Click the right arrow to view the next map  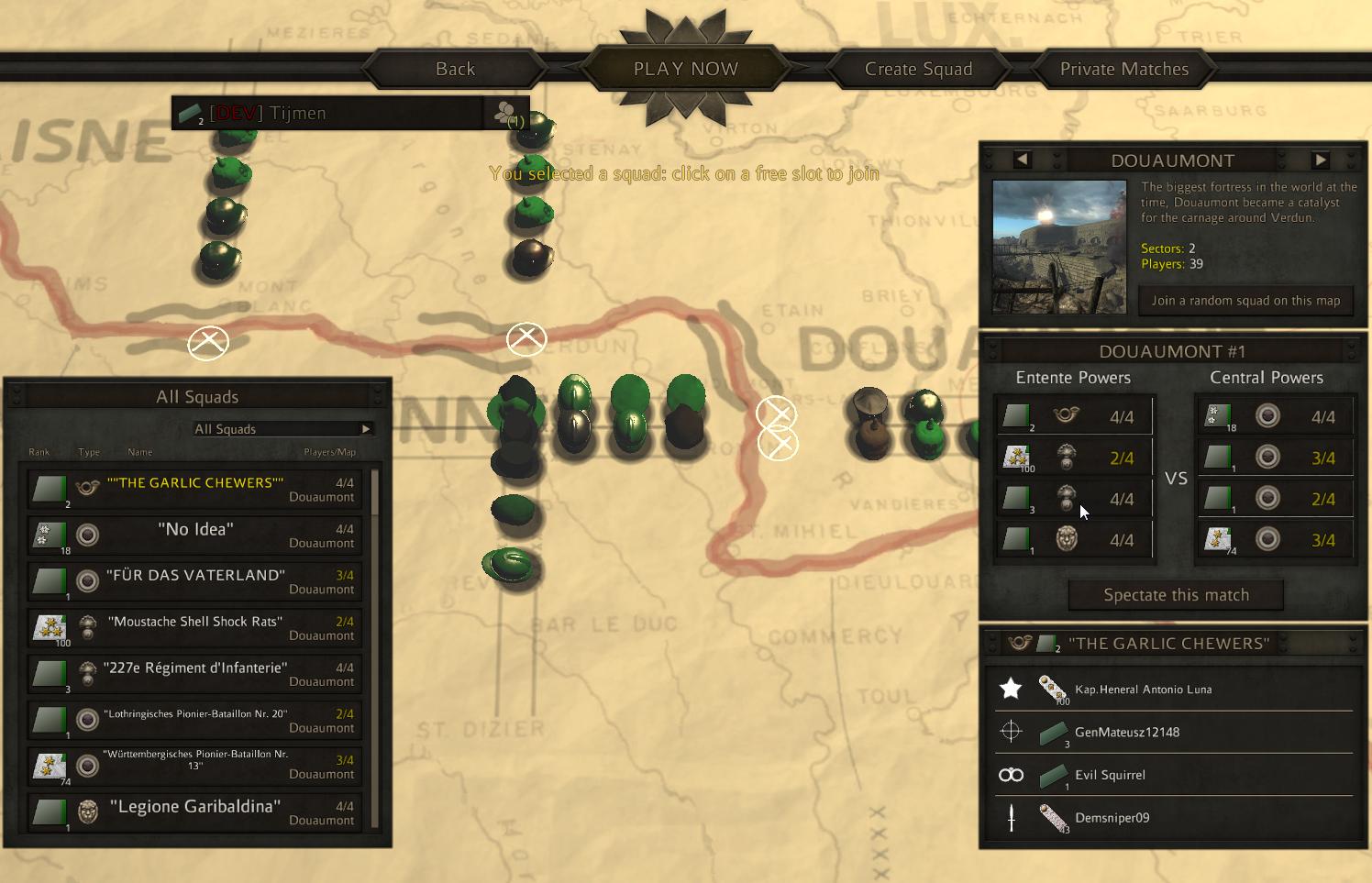[1321, 159]
